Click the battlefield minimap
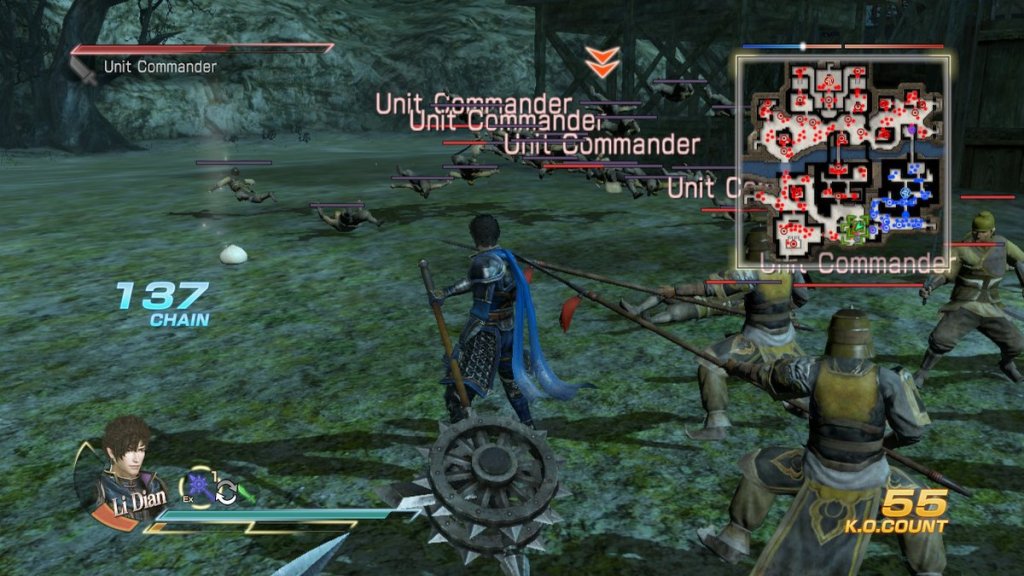 coord(843,161)
